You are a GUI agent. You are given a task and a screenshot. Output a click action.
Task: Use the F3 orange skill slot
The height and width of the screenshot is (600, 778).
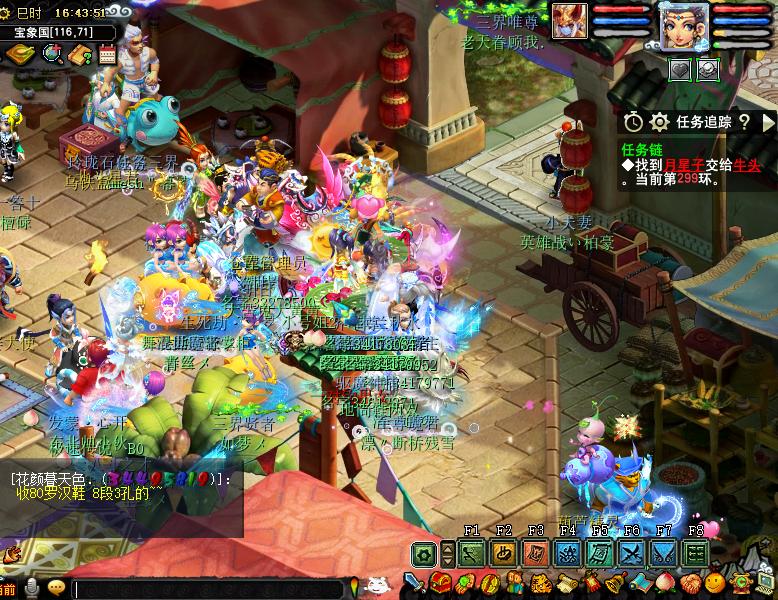coord(536,553)
